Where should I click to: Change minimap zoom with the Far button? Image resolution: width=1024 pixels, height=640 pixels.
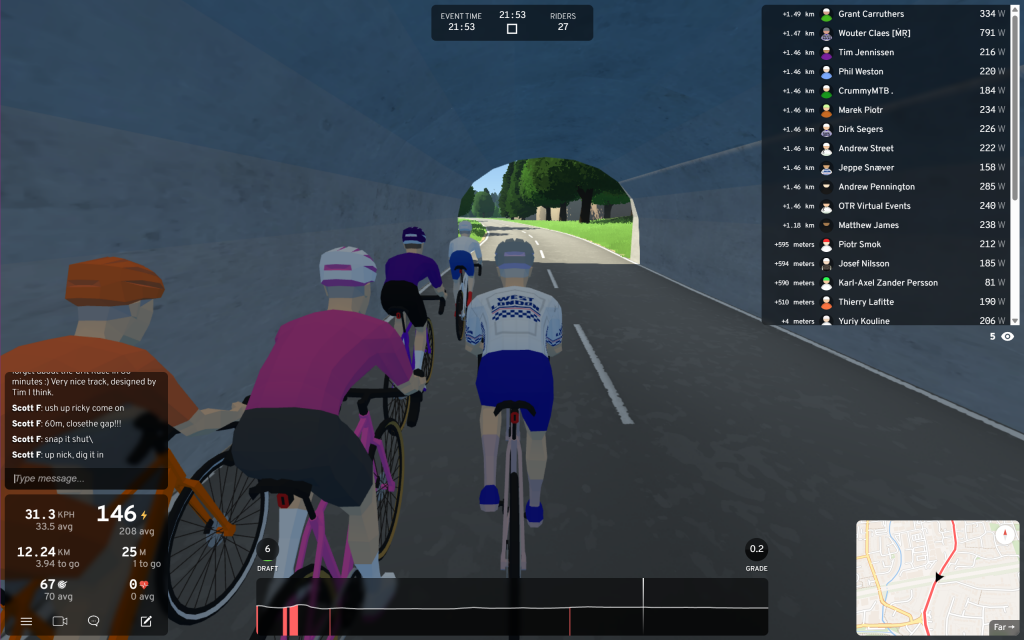pyautogui.click(x=1003, y=627)
